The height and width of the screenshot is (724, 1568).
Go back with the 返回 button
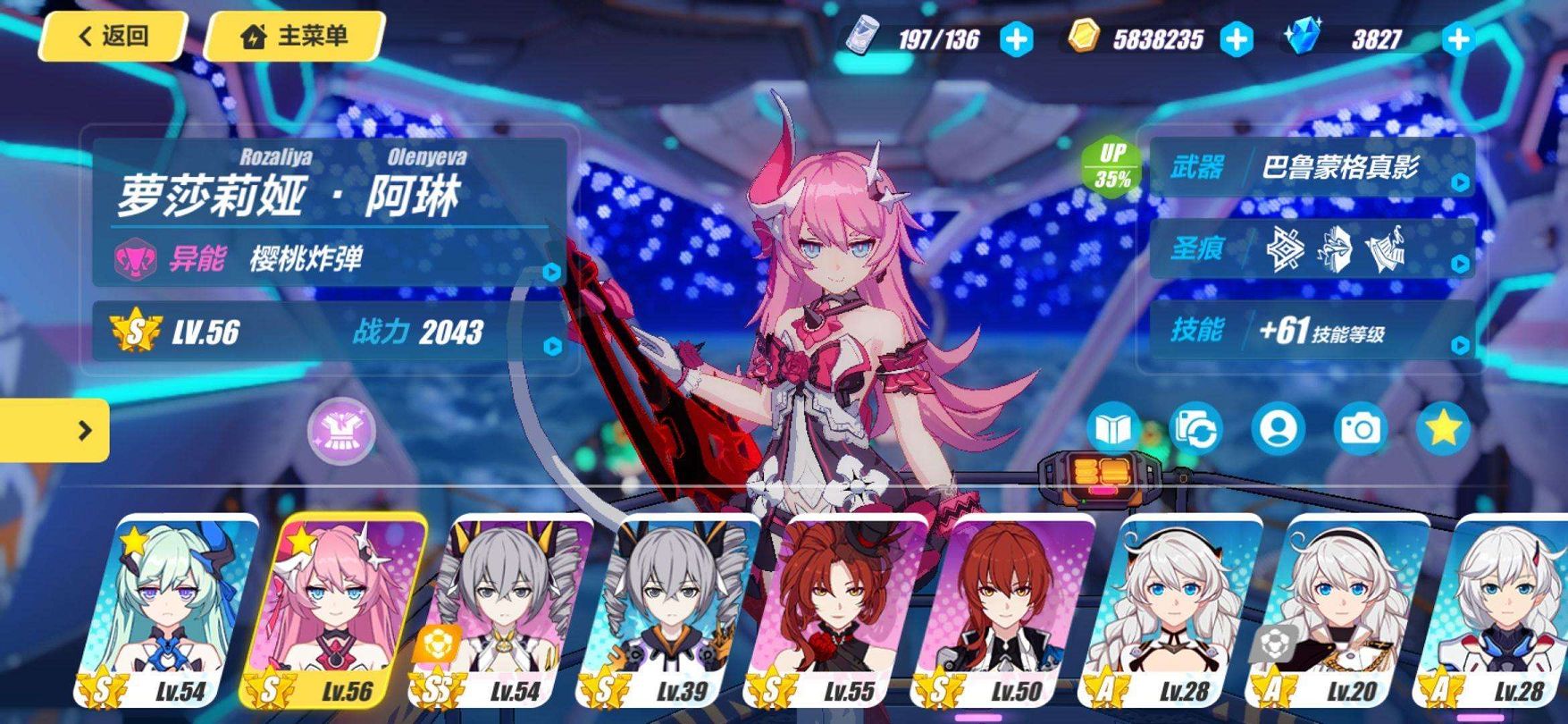click(113, 37)
